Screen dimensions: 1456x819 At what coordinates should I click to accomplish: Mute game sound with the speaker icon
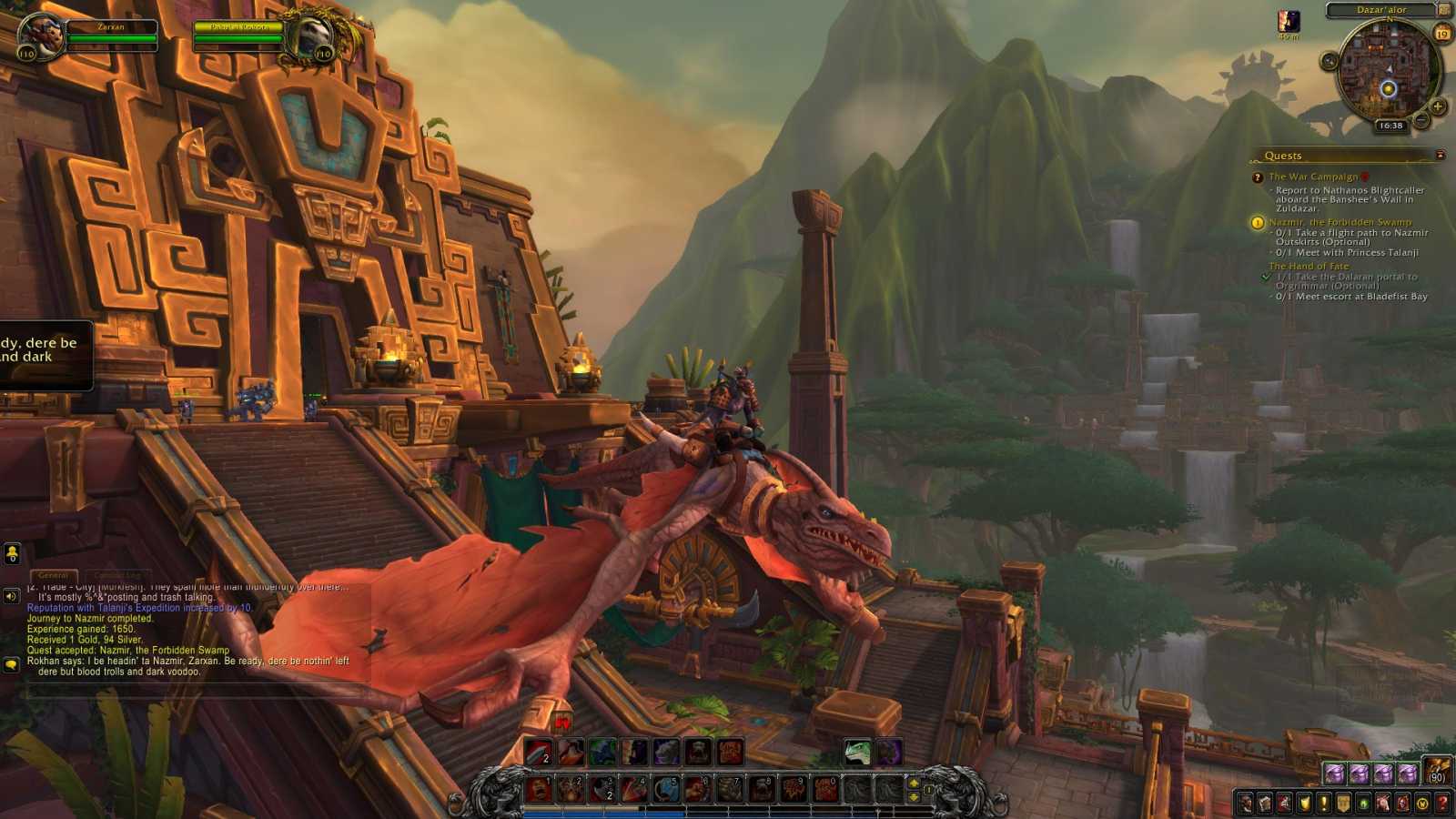[11, 595]
